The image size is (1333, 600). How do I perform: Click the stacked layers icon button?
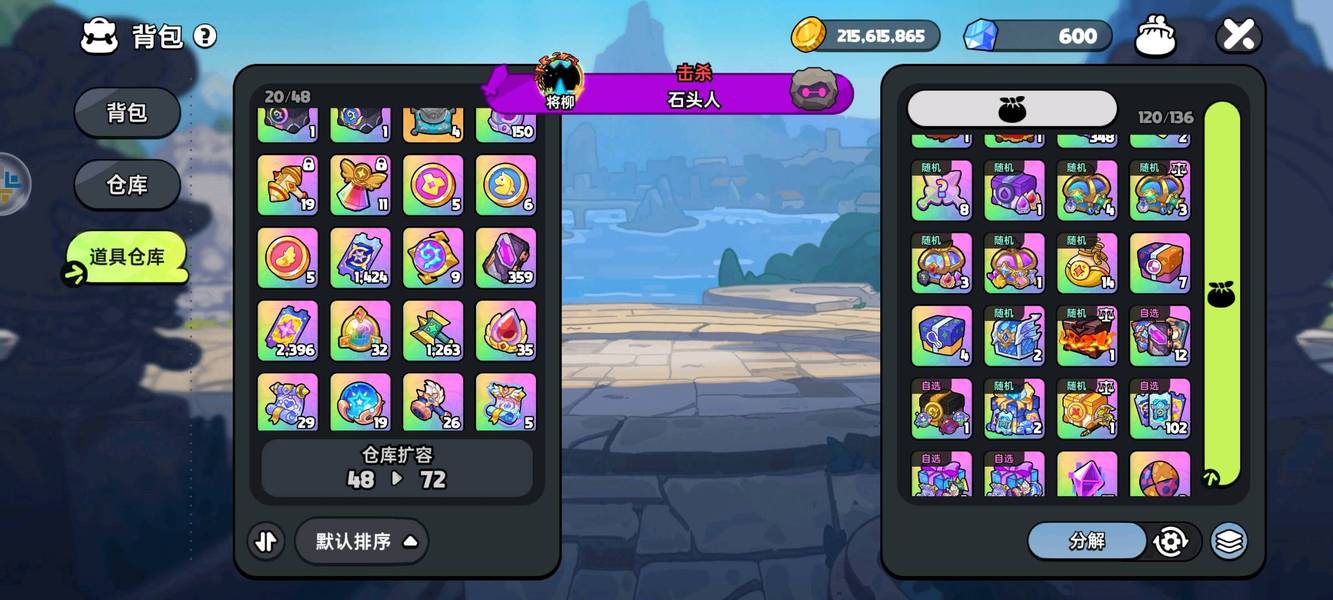pyautogui.click(x=1229, y=541)
